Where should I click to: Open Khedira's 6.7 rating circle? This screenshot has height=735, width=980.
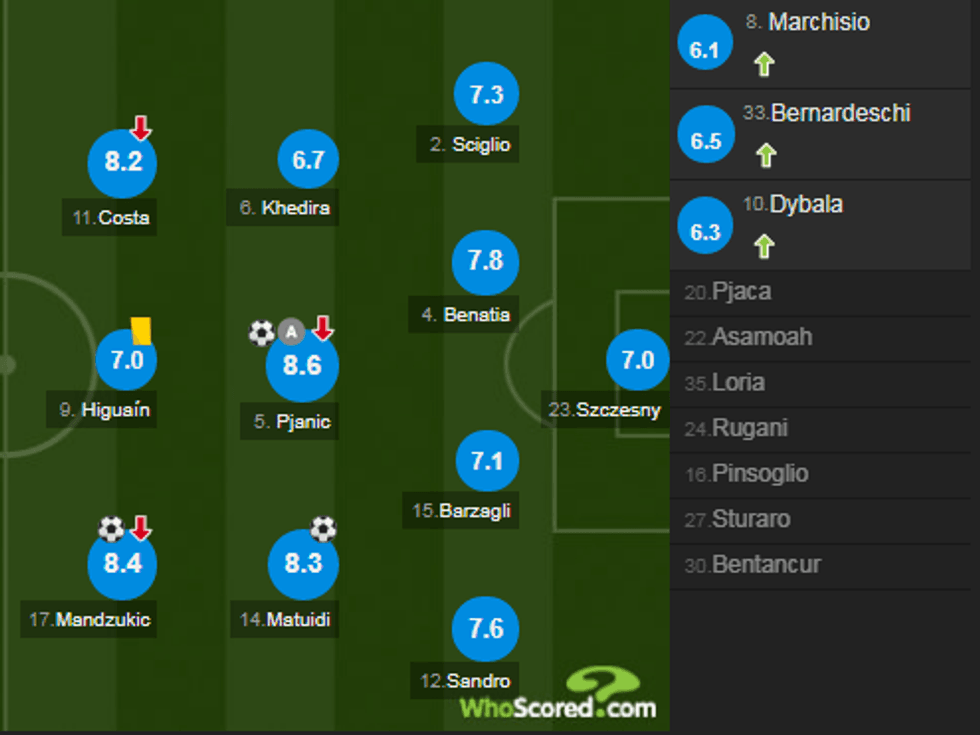tap(308, 160)
